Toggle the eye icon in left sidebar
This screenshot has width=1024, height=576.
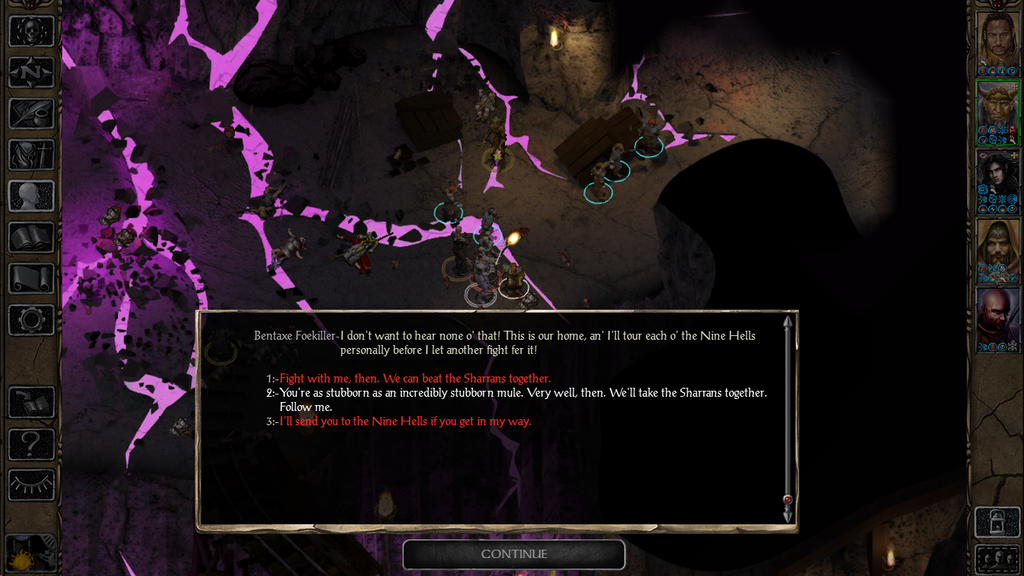click(x=31, y=485)
